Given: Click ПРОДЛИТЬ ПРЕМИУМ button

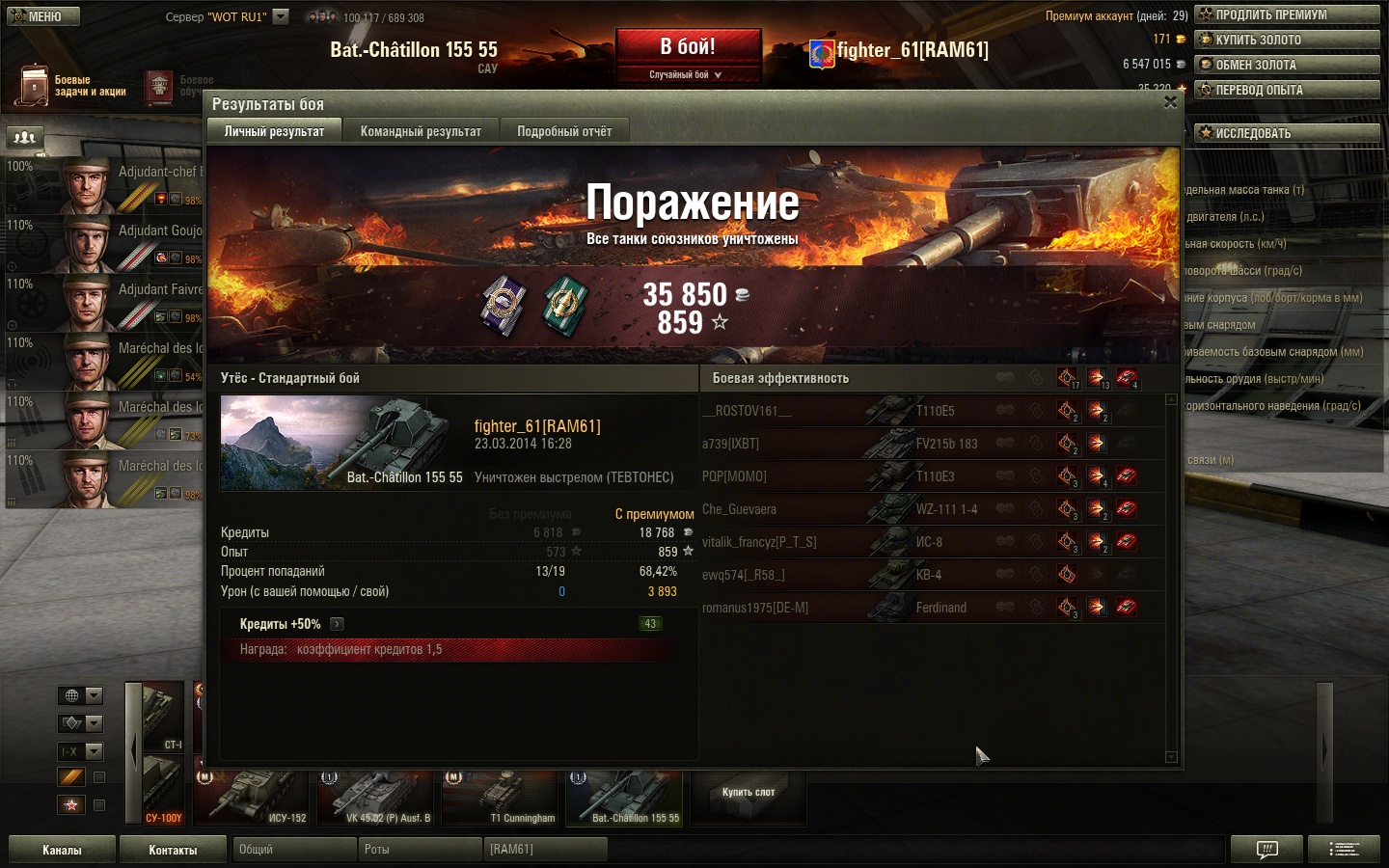Looking at the screenshot, I should [1287, 14].
